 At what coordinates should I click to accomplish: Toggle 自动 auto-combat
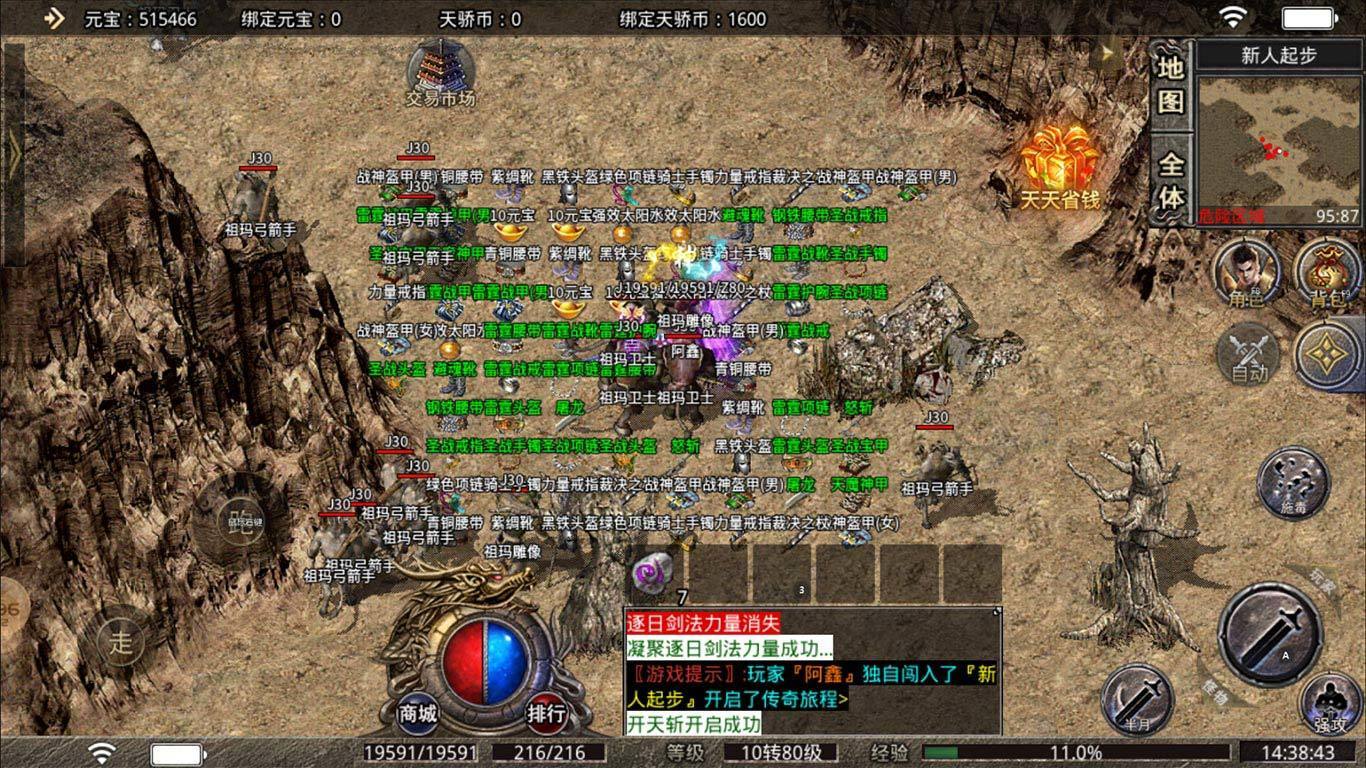[1248, 355]
